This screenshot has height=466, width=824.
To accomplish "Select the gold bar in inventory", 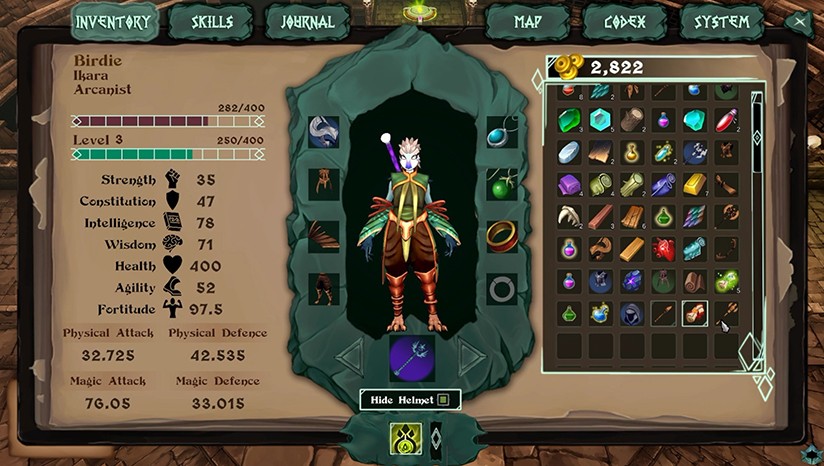I will point(695,185).
